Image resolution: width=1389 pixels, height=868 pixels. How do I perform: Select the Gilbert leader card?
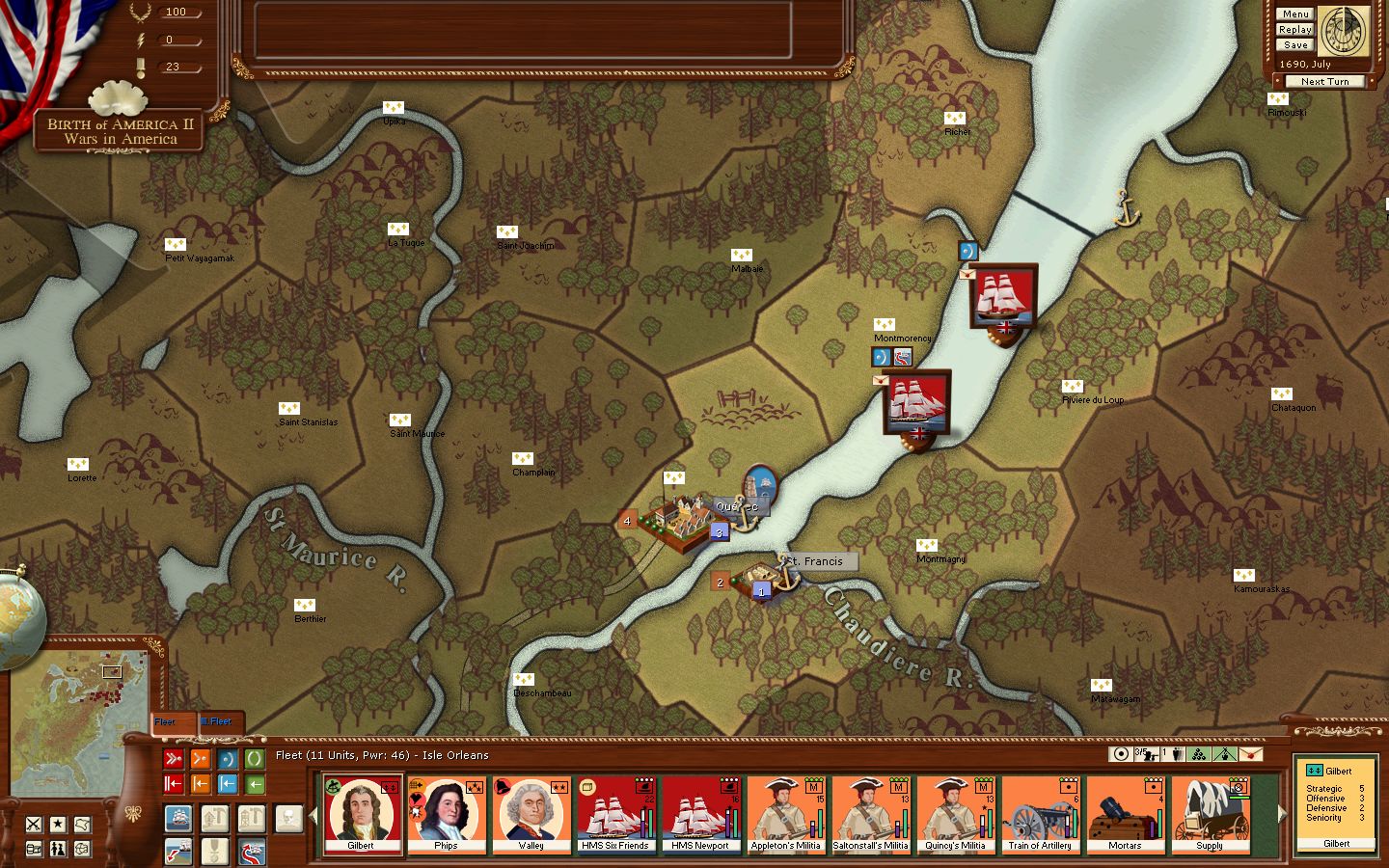coord(362,815)
